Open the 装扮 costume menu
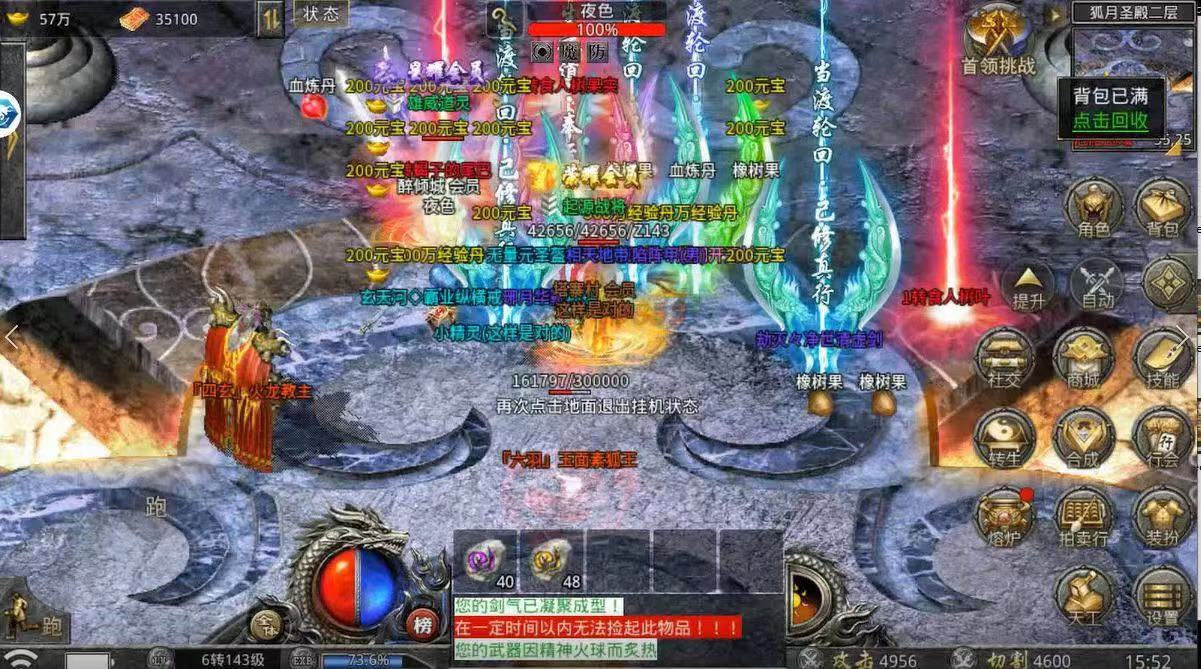The image size is (1201, 669). click(x=1162, y=516)
